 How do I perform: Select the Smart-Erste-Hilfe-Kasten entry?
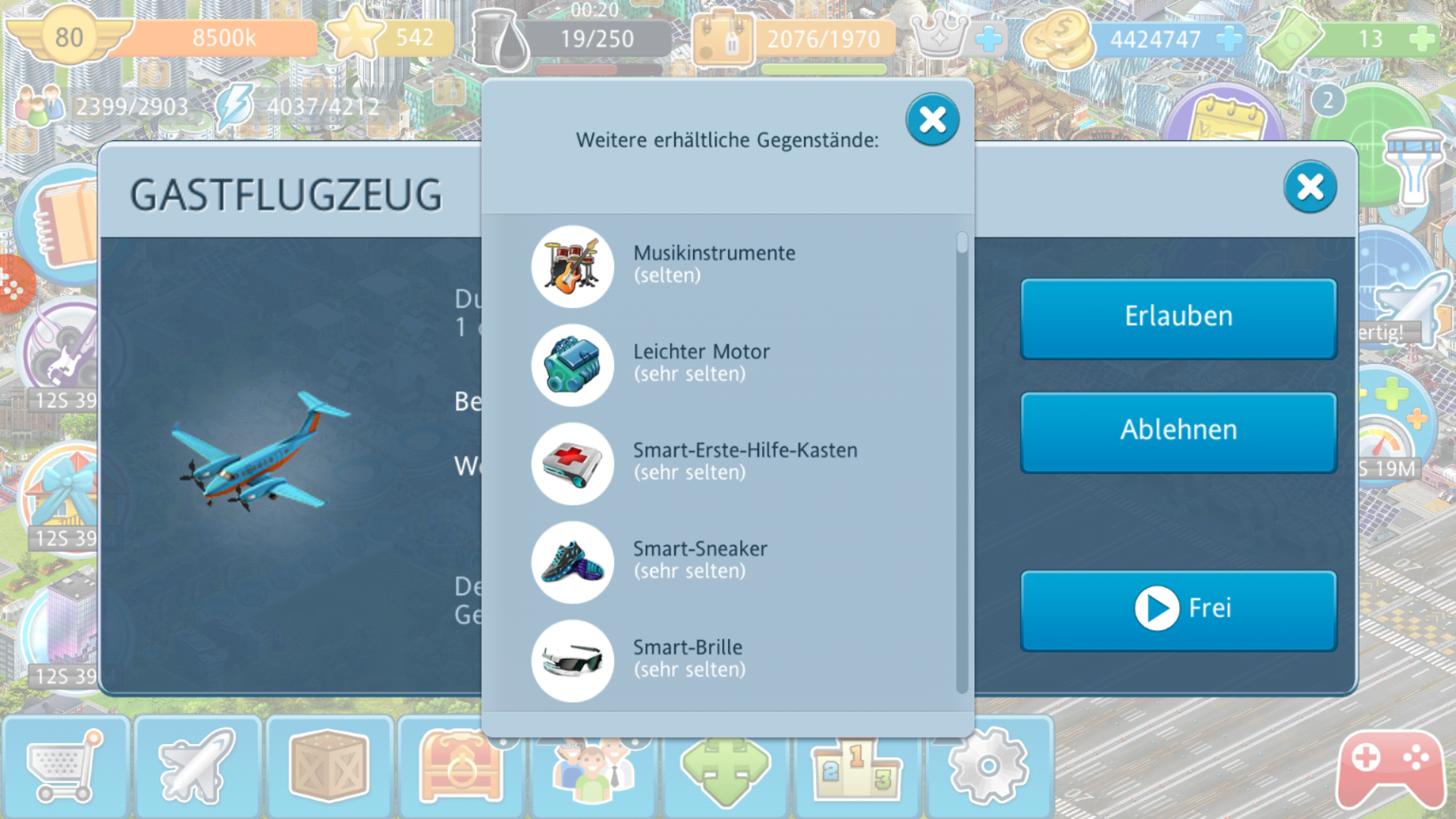click(743, 463)
